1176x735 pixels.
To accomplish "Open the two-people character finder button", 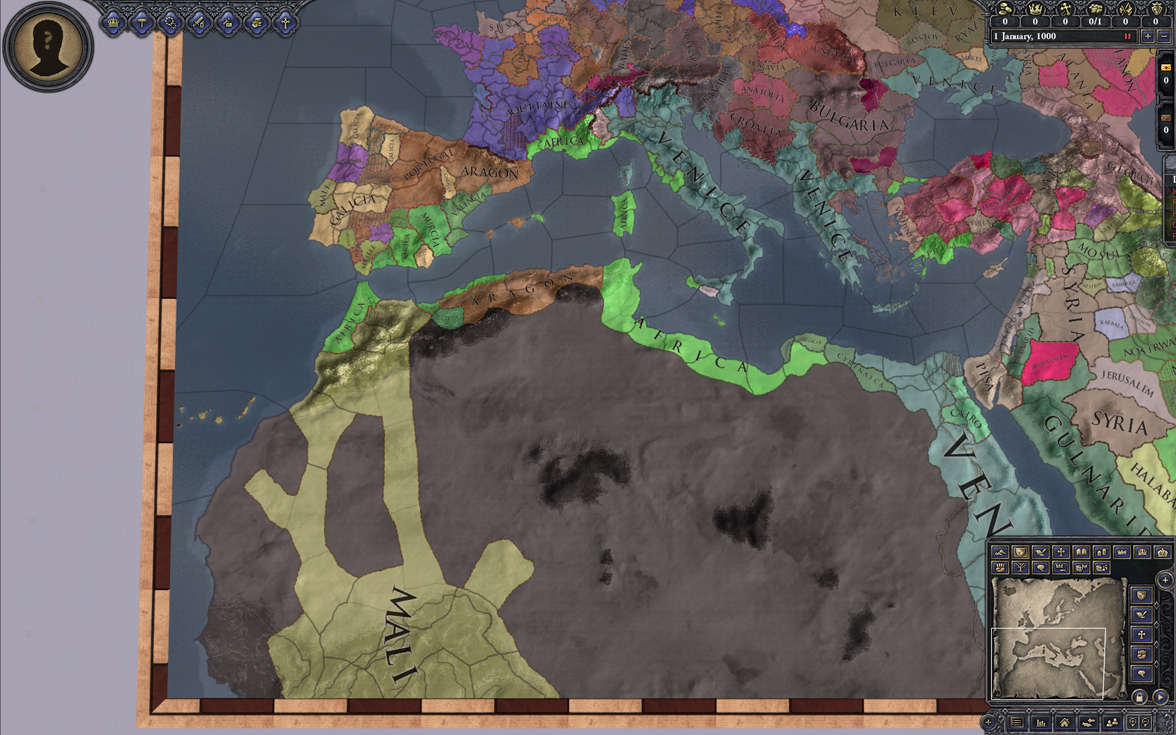I will 1112,722.
